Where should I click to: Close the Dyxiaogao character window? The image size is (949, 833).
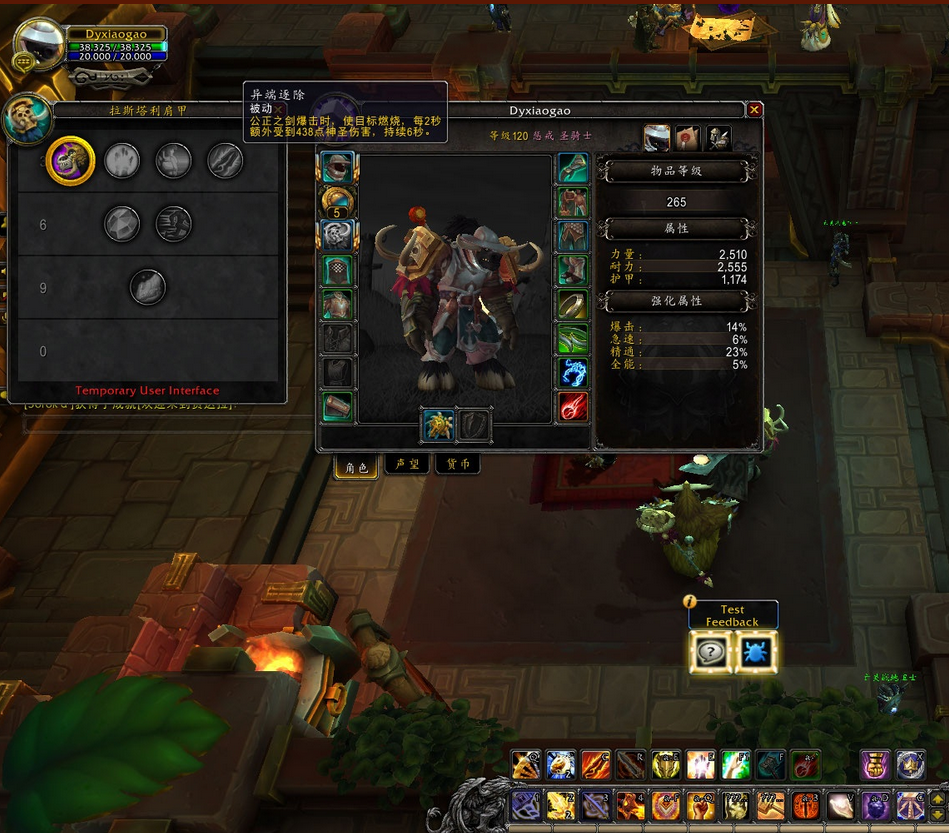pos(755,110)
